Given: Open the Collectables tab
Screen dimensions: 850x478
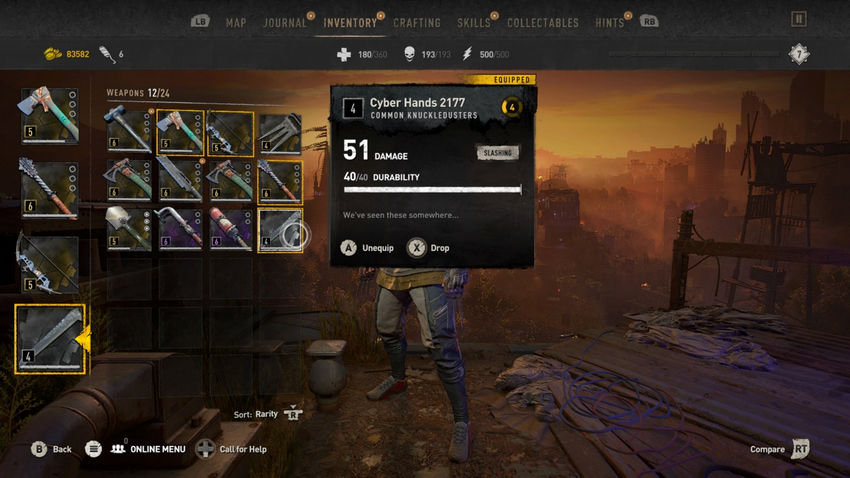Looking at the screenshot, I should pyautogui.click(x=542, y=22).
